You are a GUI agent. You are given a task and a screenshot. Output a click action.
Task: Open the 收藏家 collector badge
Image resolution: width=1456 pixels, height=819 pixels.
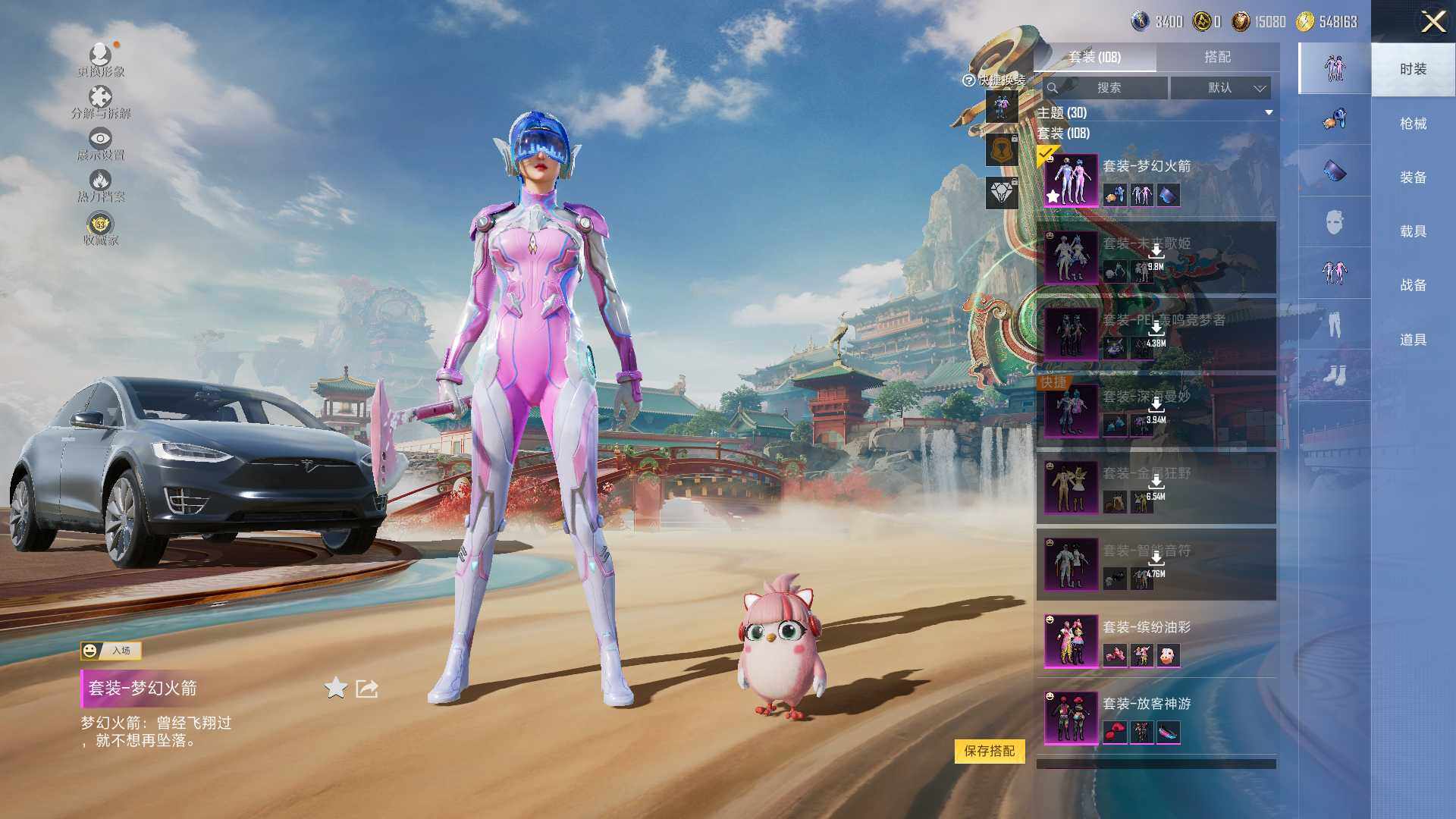click(101, 229)
